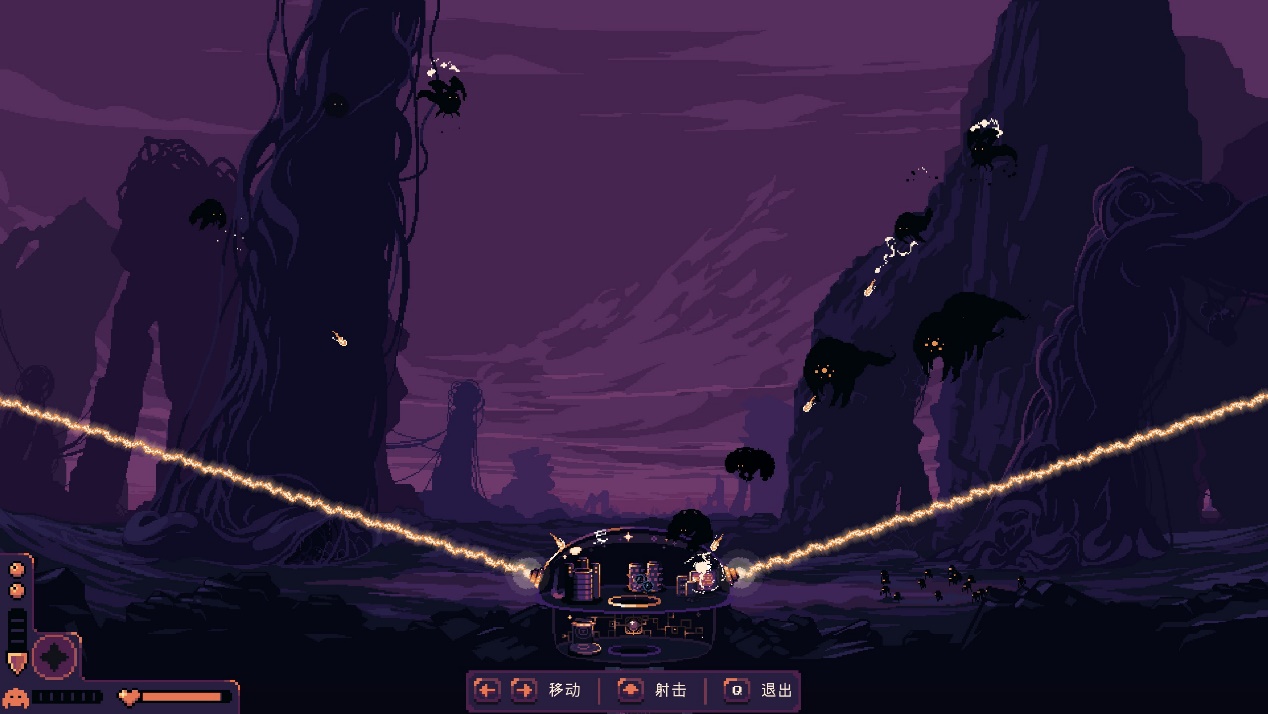Viewport: 1268px width, 714px height.
Task: Click the orange shield icon in the HUD
Action: pos(17,662)
